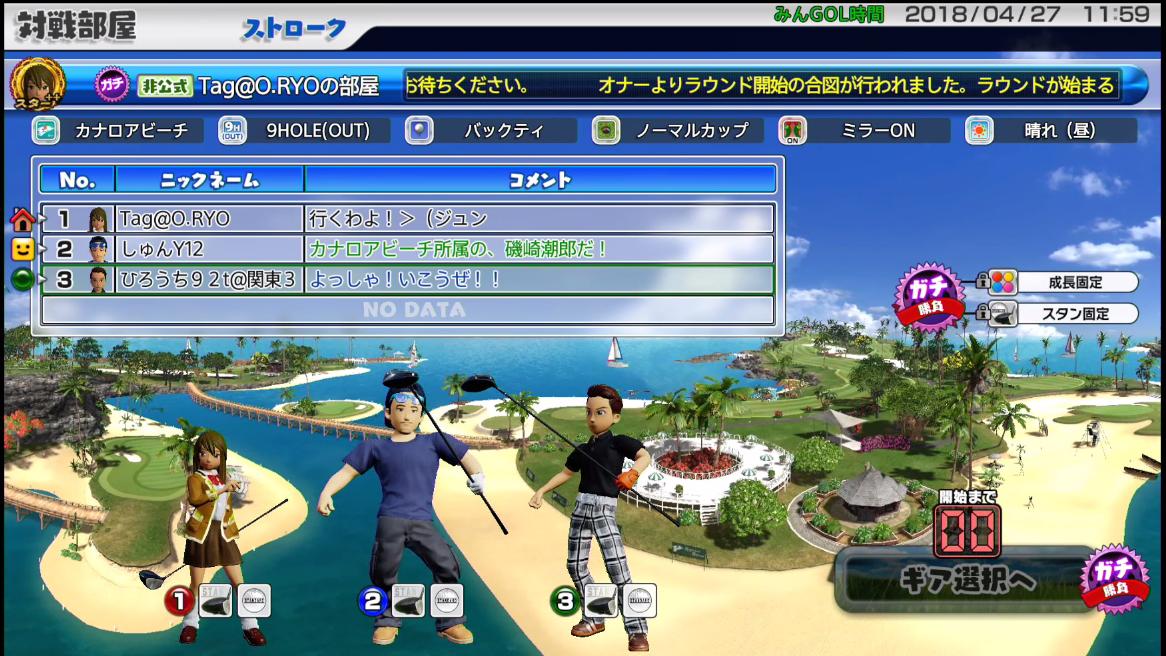Open the ノーマルカップ cup size setting
This screenshot has width=1166, height=656.
click(x=677, y=131)
